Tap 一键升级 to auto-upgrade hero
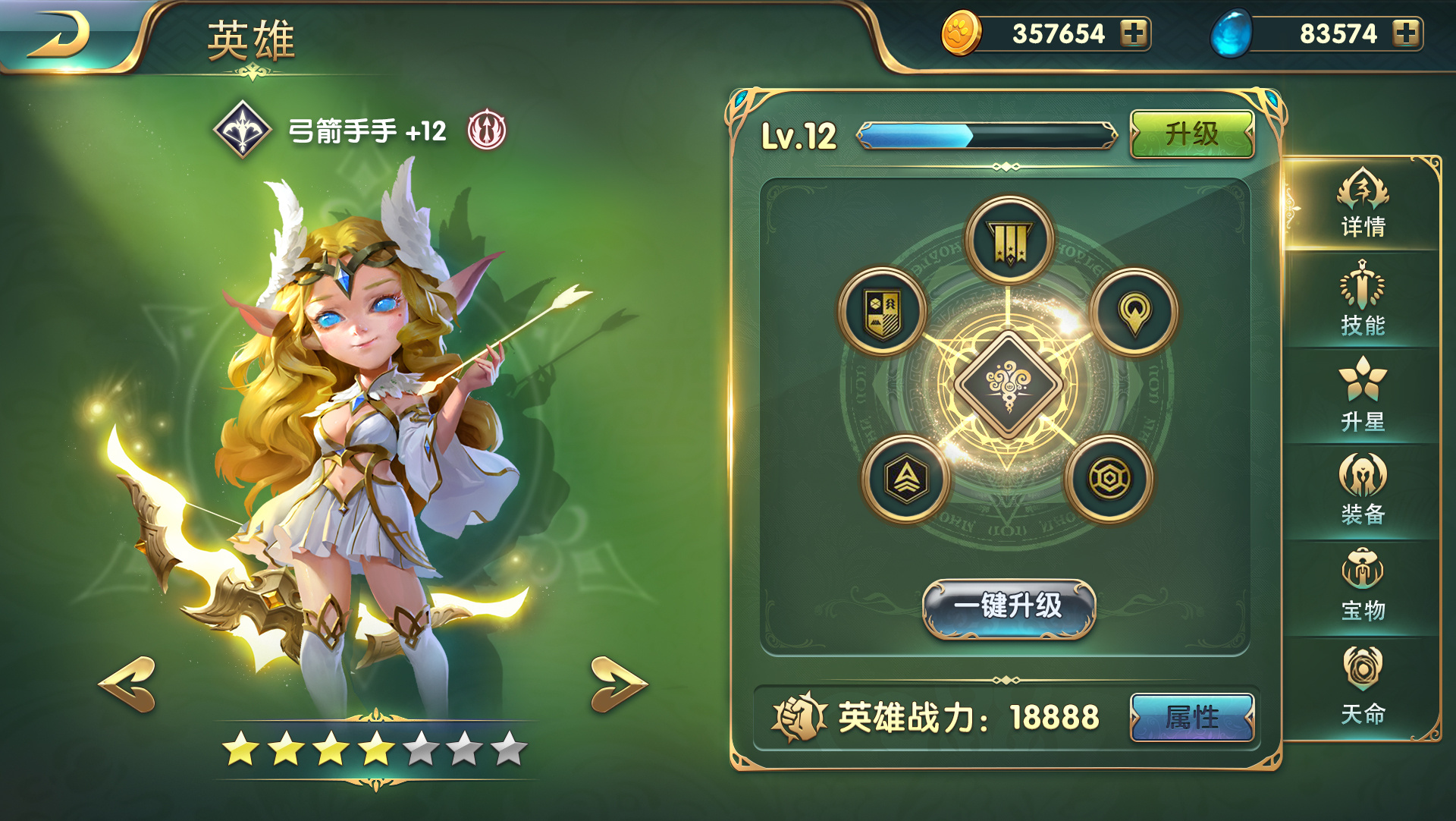This screenshot has height=821, width=1456. pos(1010,609)
